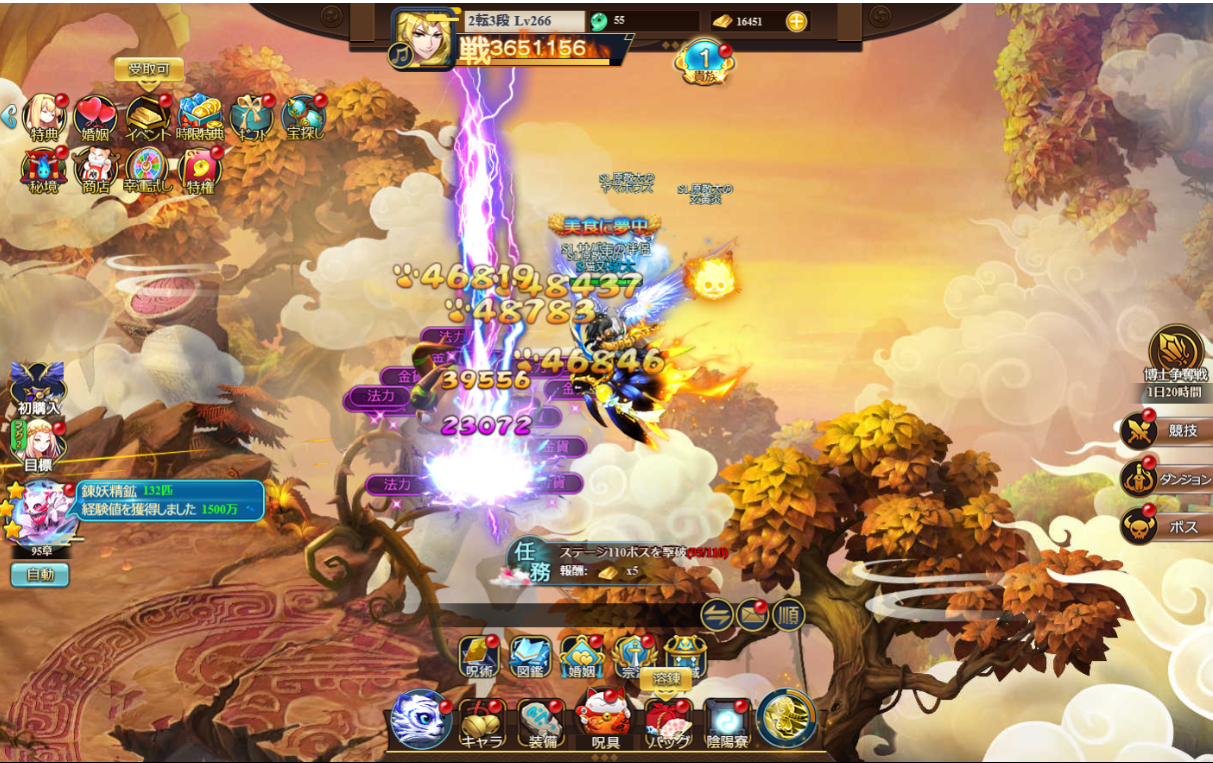The image size is (1213, 763).
Task: Enter the ダンジョン dungeon menu
Action: coord(1163,479)
